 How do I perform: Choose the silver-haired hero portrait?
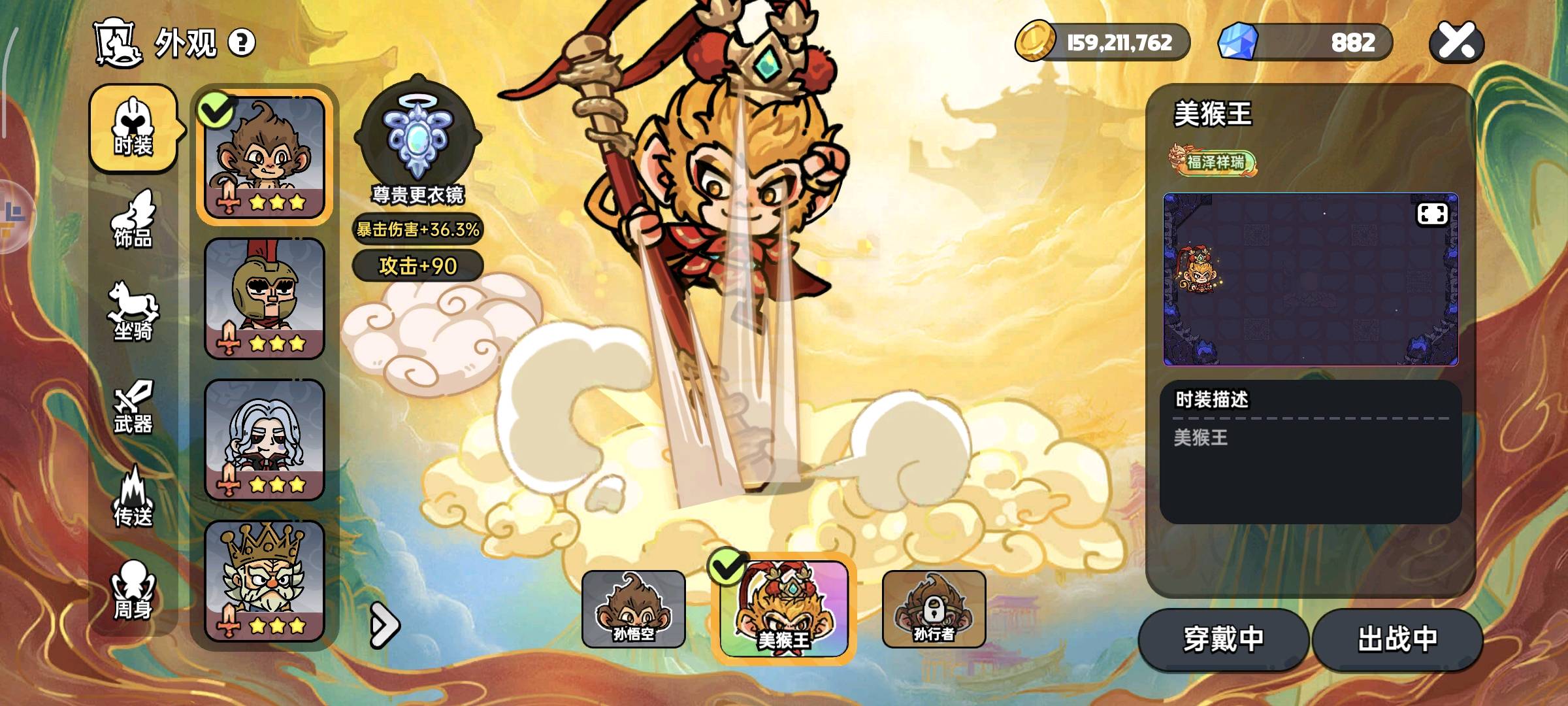tap(265, 440)
